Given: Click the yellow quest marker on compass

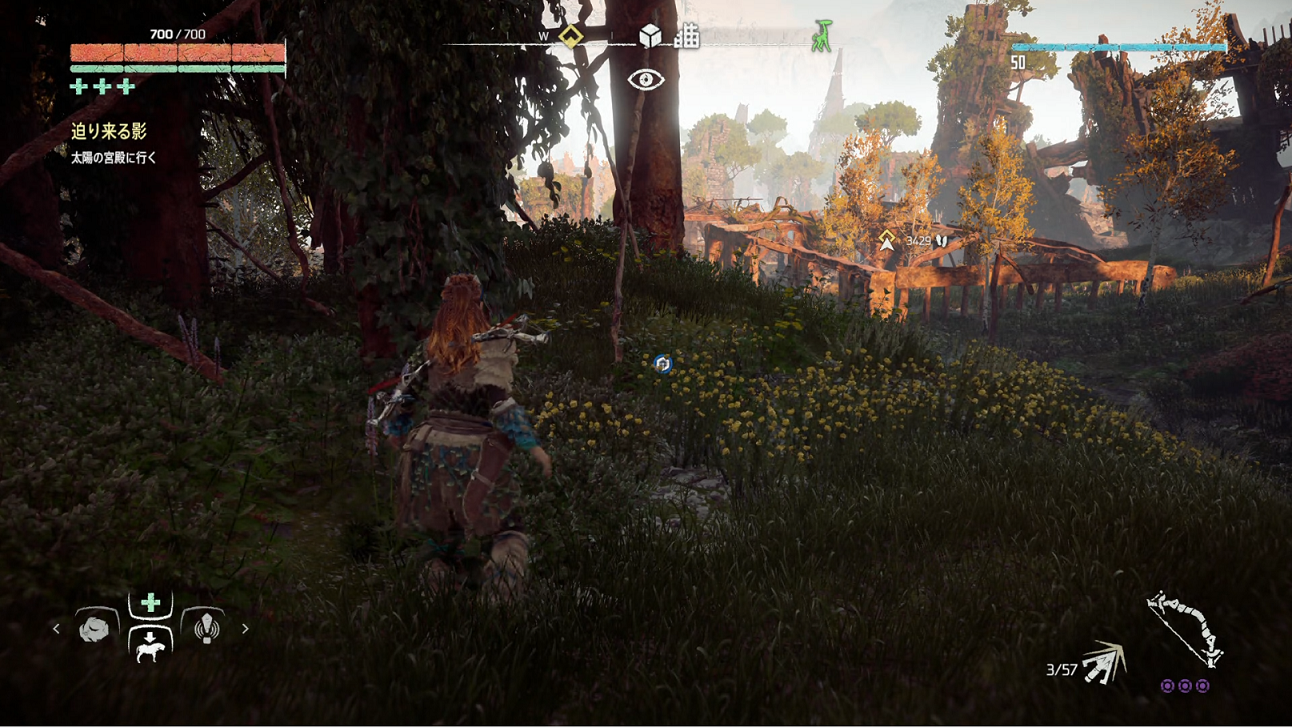Looking at the screenshot, I should pos(571,37).
